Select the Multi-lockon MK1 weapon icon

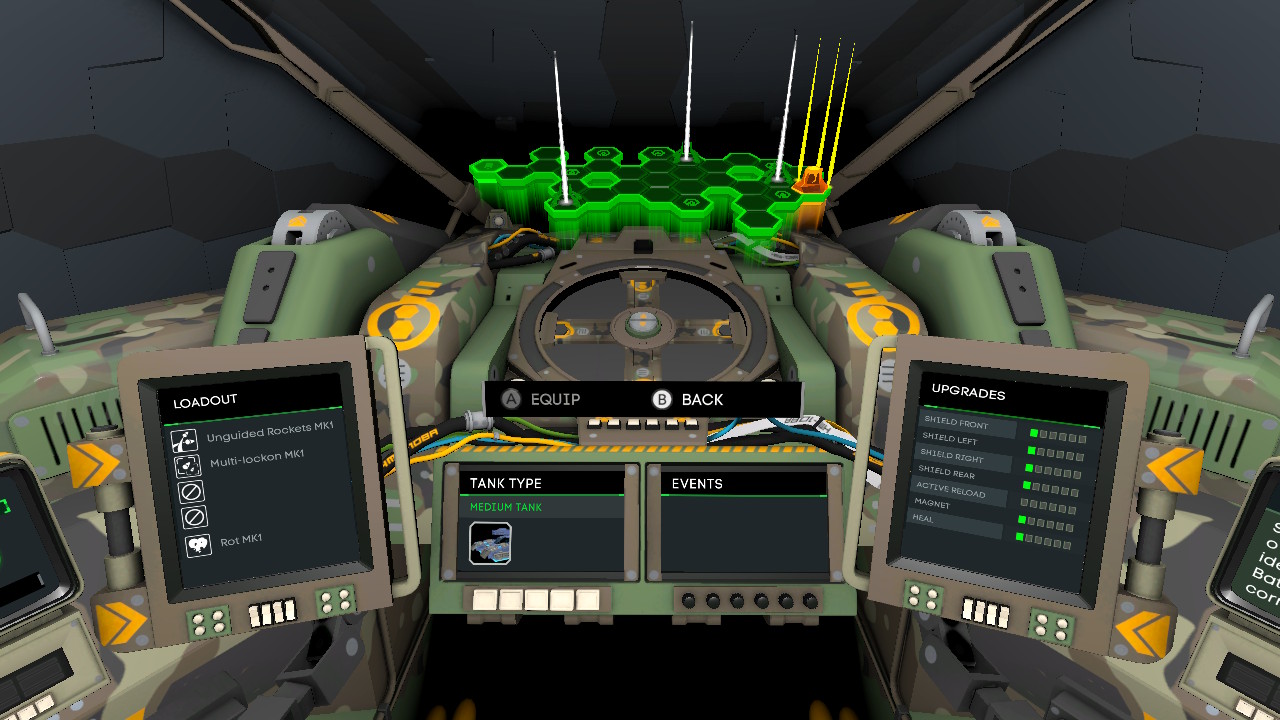[188, 465]
